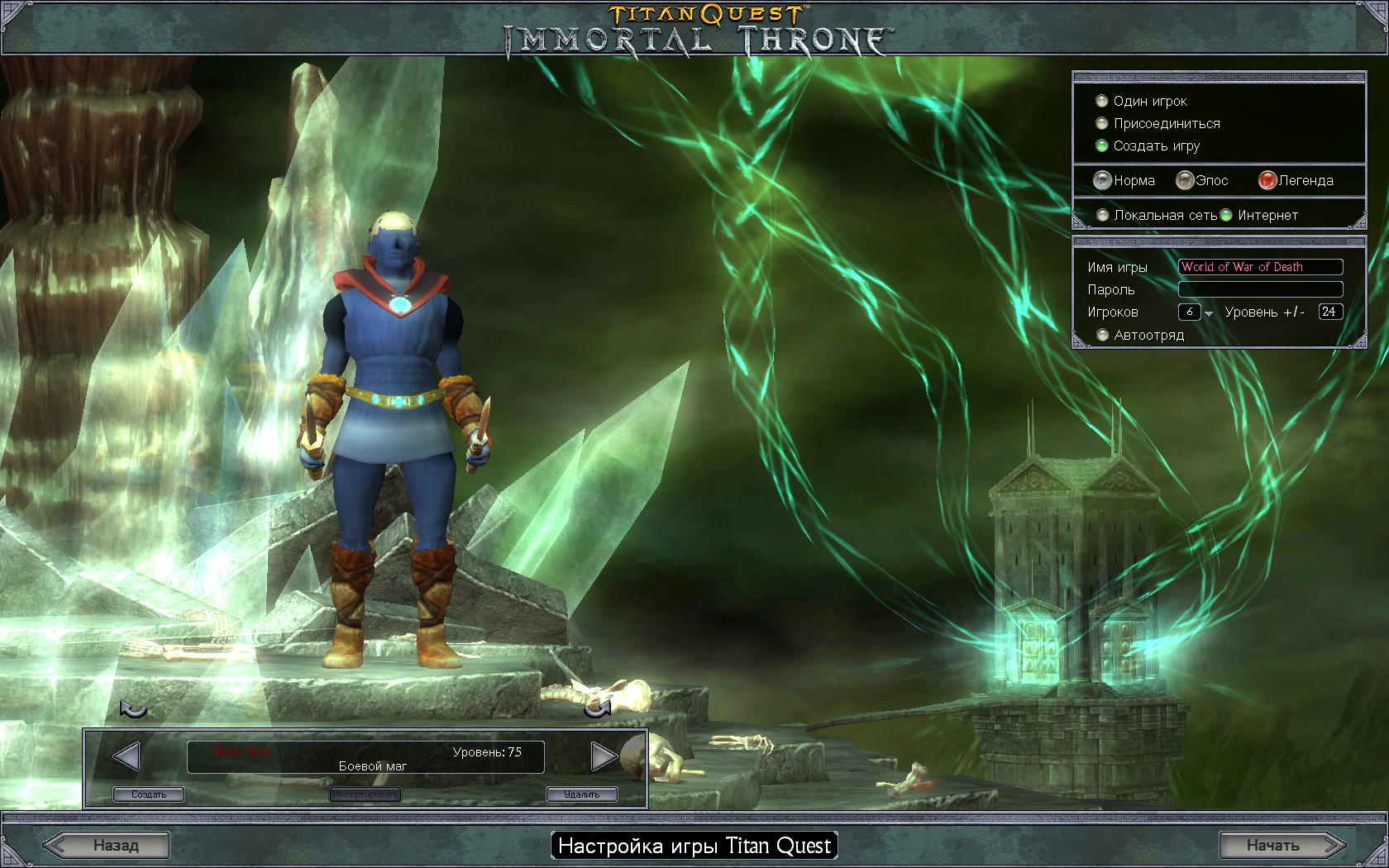
Task: Pick the Норма difficulty
Action: pos(1102,180)
